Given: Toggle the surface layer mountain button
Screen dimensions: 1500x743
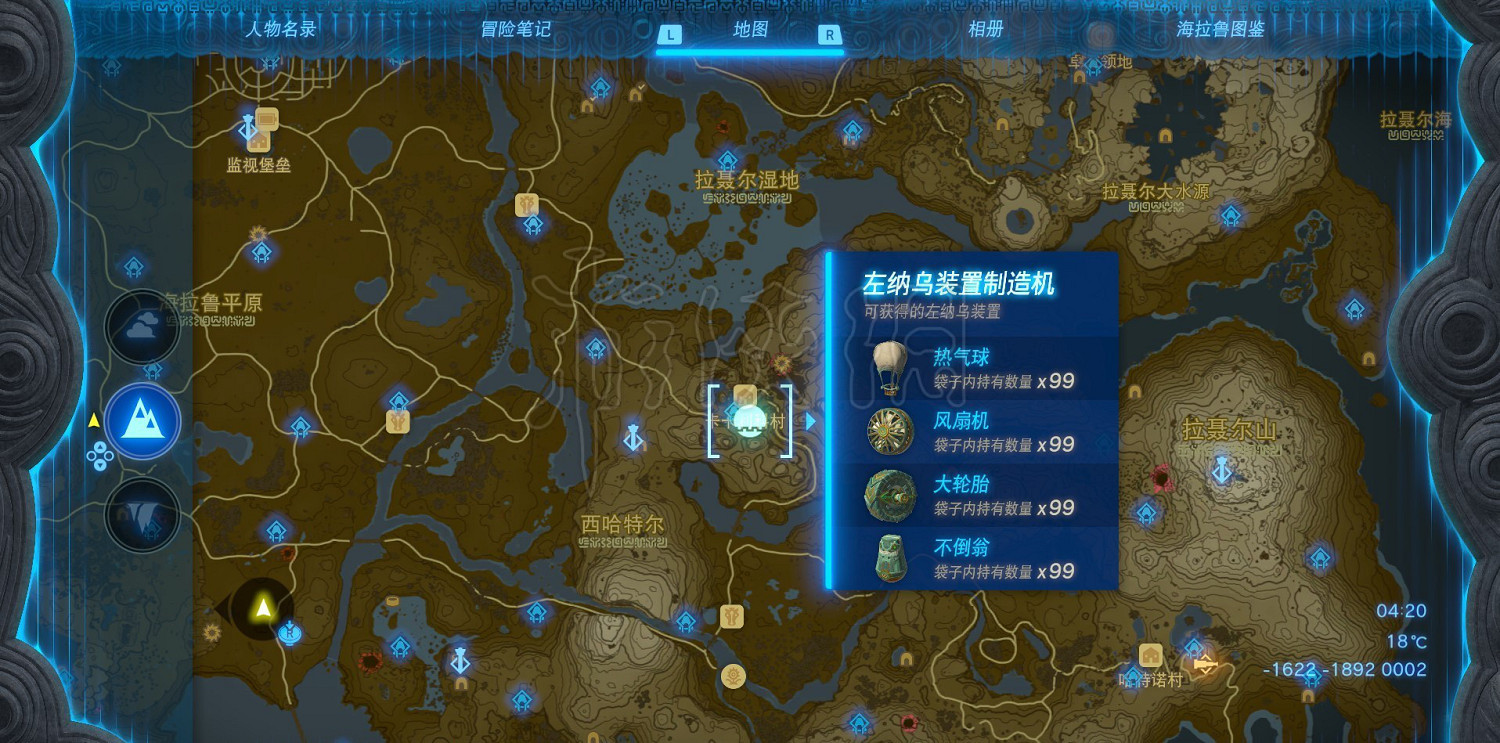Looking at the screenshot, I should [x=142, y=421].
